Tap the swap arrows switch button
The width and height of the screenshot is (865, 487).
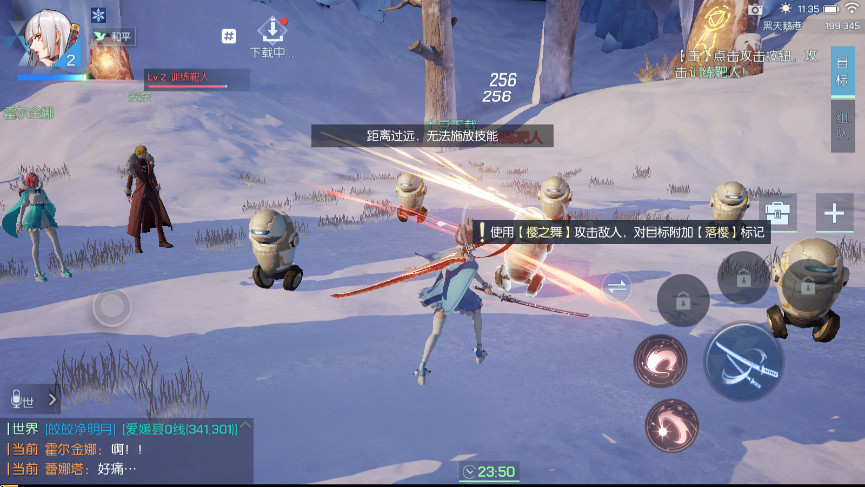pos(617,289)
